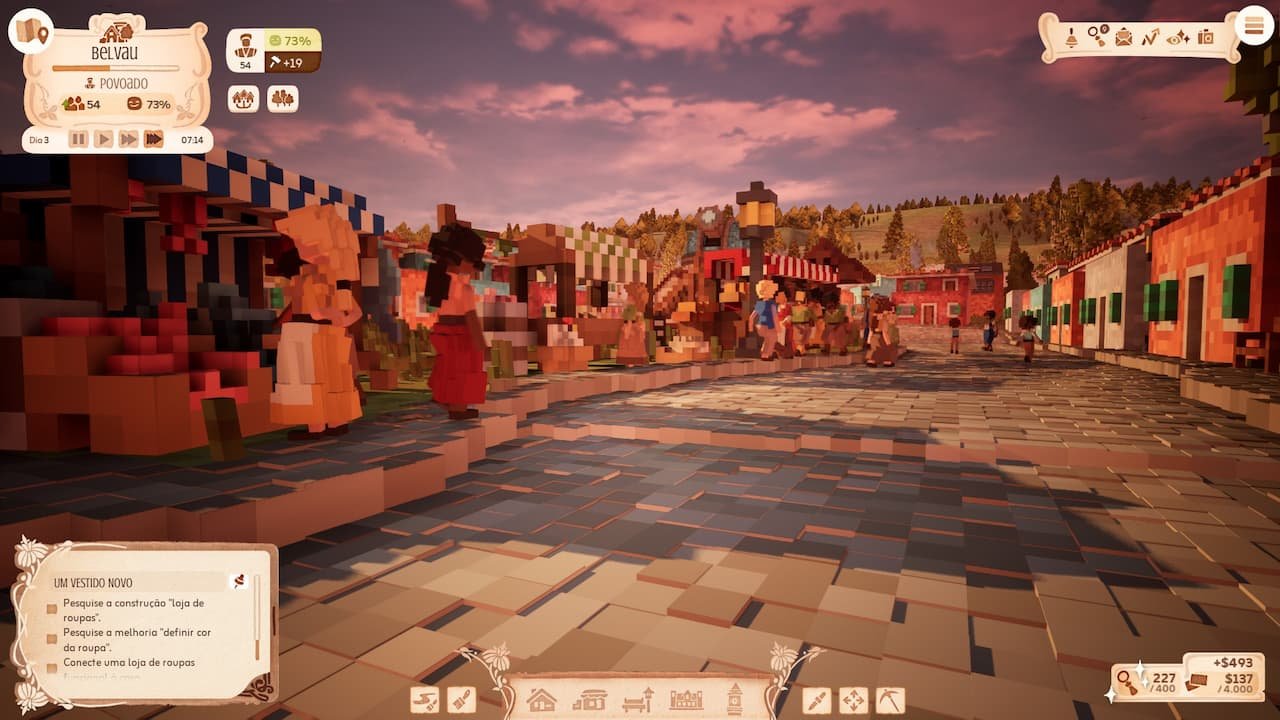Open the hamburger main menu

point(1254,26)
